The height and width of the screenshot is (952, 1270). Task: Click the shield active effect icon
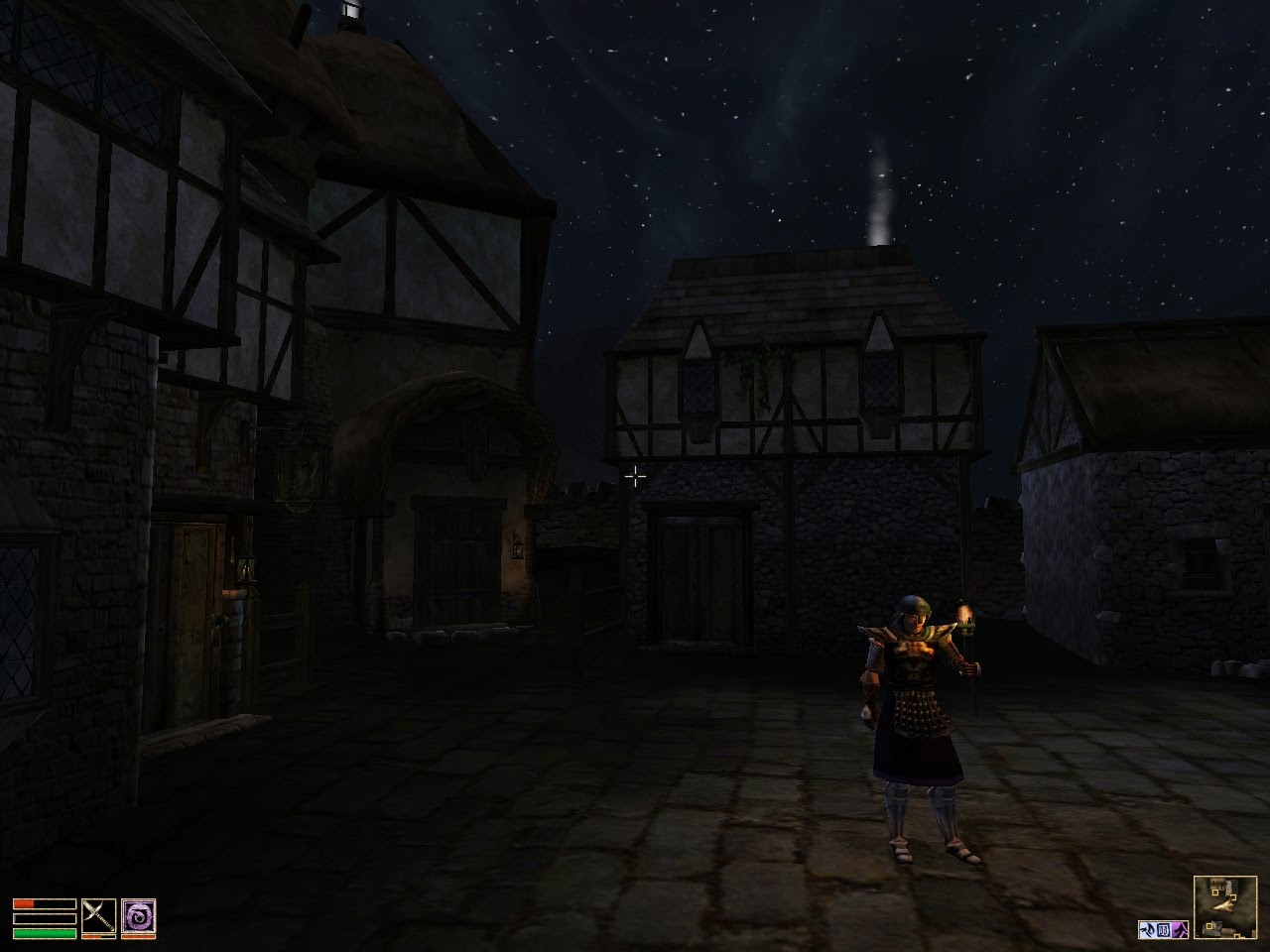pos(1163,929)
